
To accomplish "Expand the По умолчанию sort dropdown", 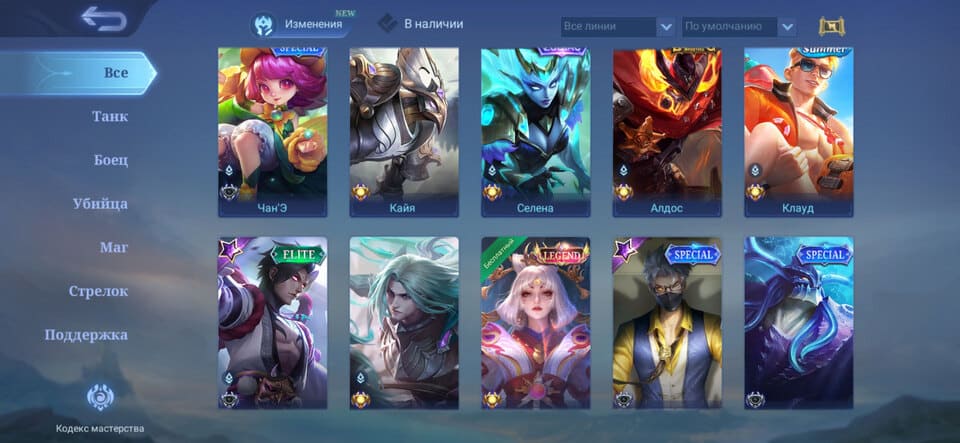I will click(739, 27).
